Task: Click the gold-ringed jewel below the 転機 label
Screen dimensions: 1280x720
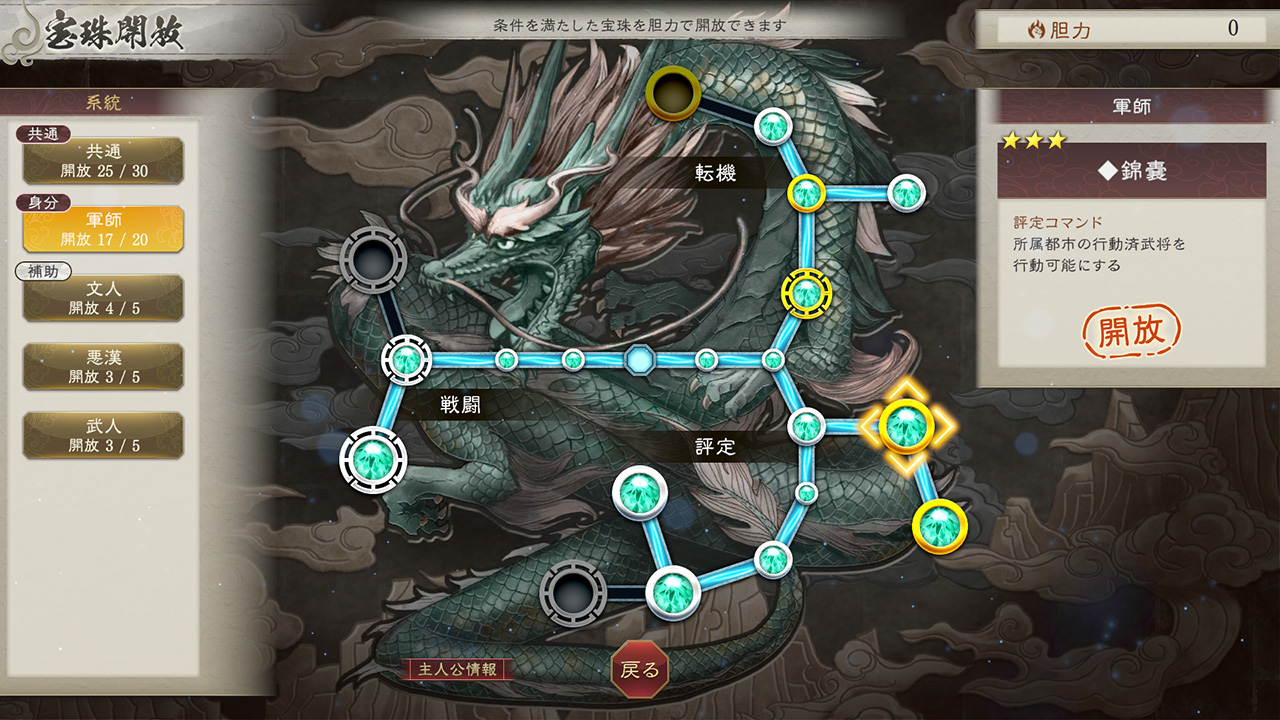Action: point(809,190)
